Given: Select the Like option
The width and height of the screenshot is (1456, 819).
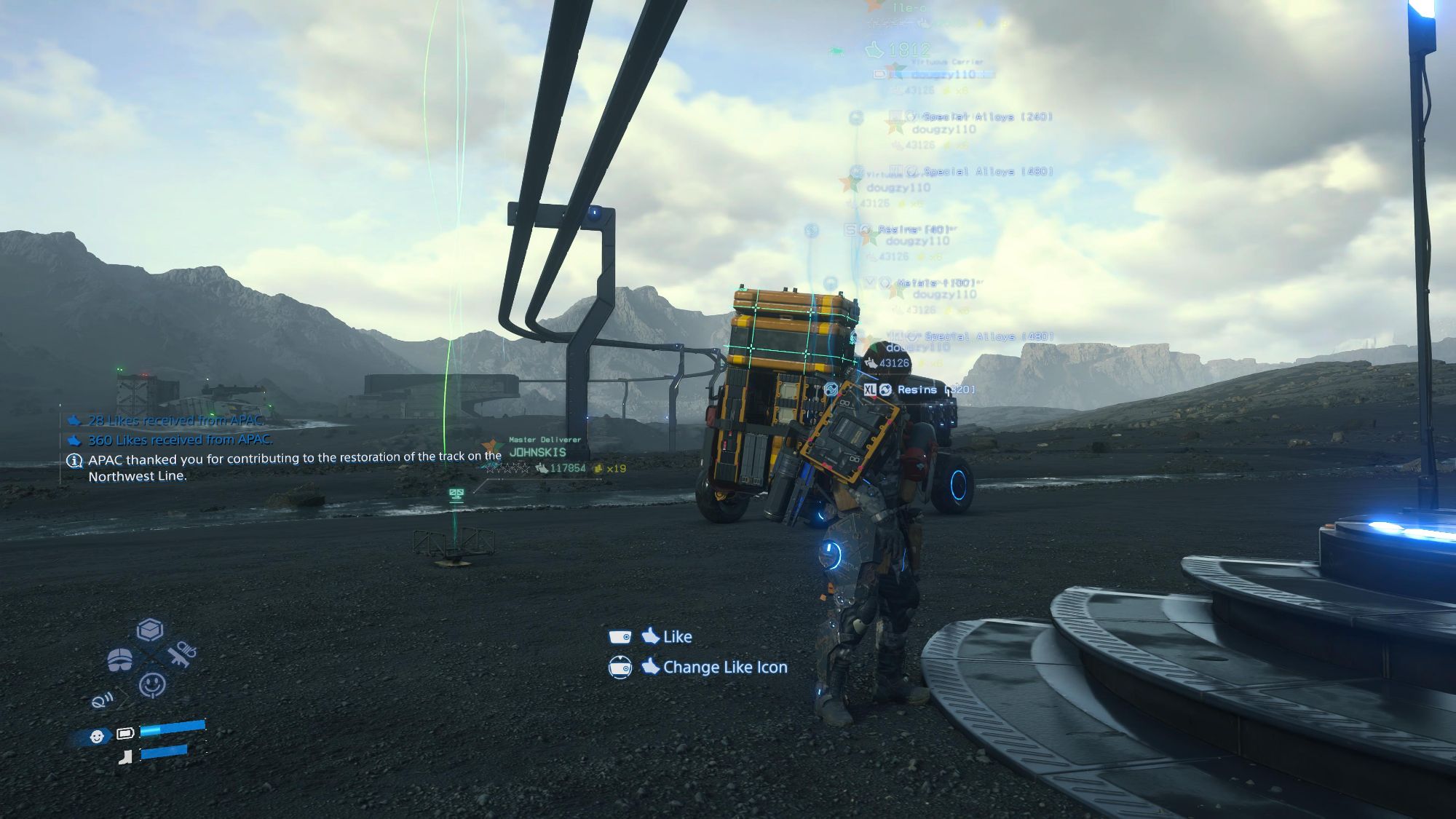Looking at the screenshot, I should click(x=676, y=637).
